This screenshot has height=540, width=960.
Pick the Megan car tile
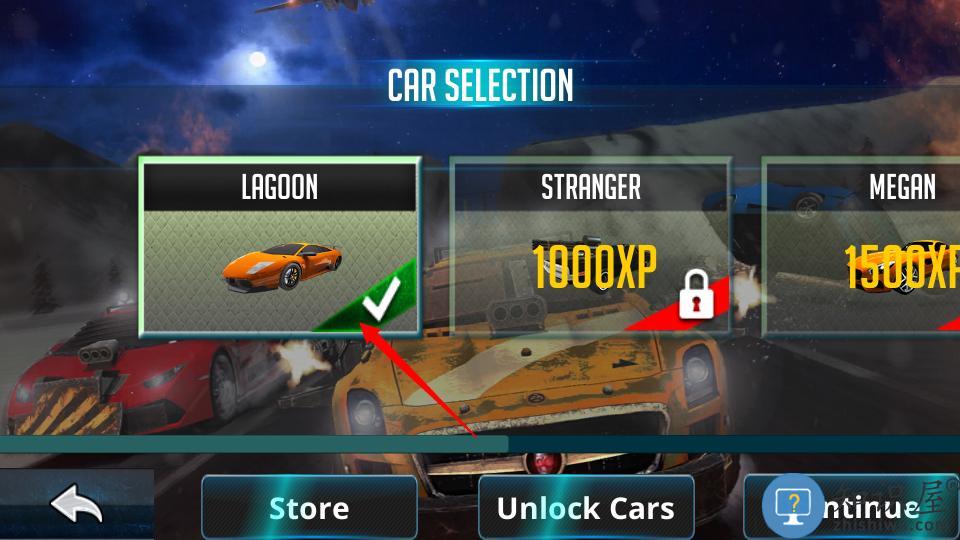tap(870, 247)
